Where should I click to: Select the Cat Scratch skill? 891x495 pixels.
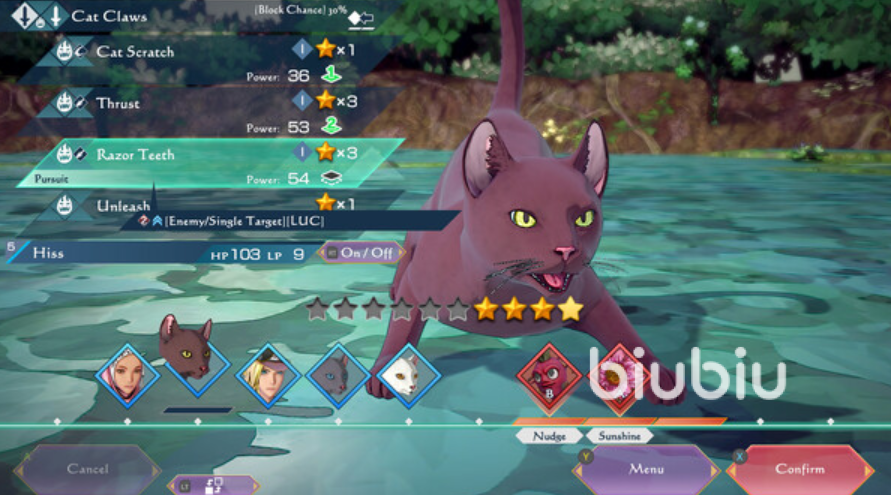[x=135, y=50]
